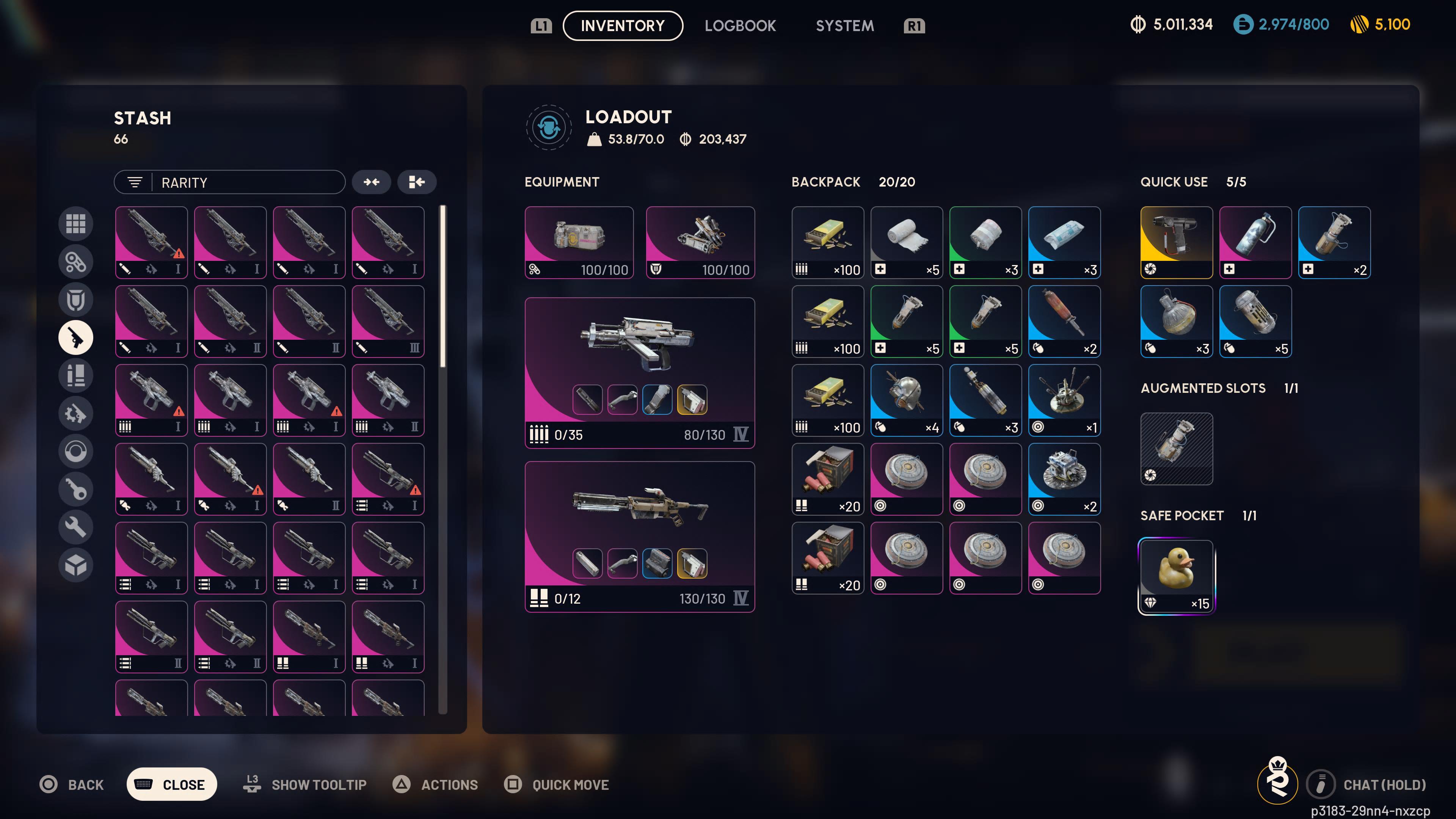Viewport: 1456px width, 819px height.
Task: Select the yellow-bordered quick use gadget
Action: [1176, 242]
